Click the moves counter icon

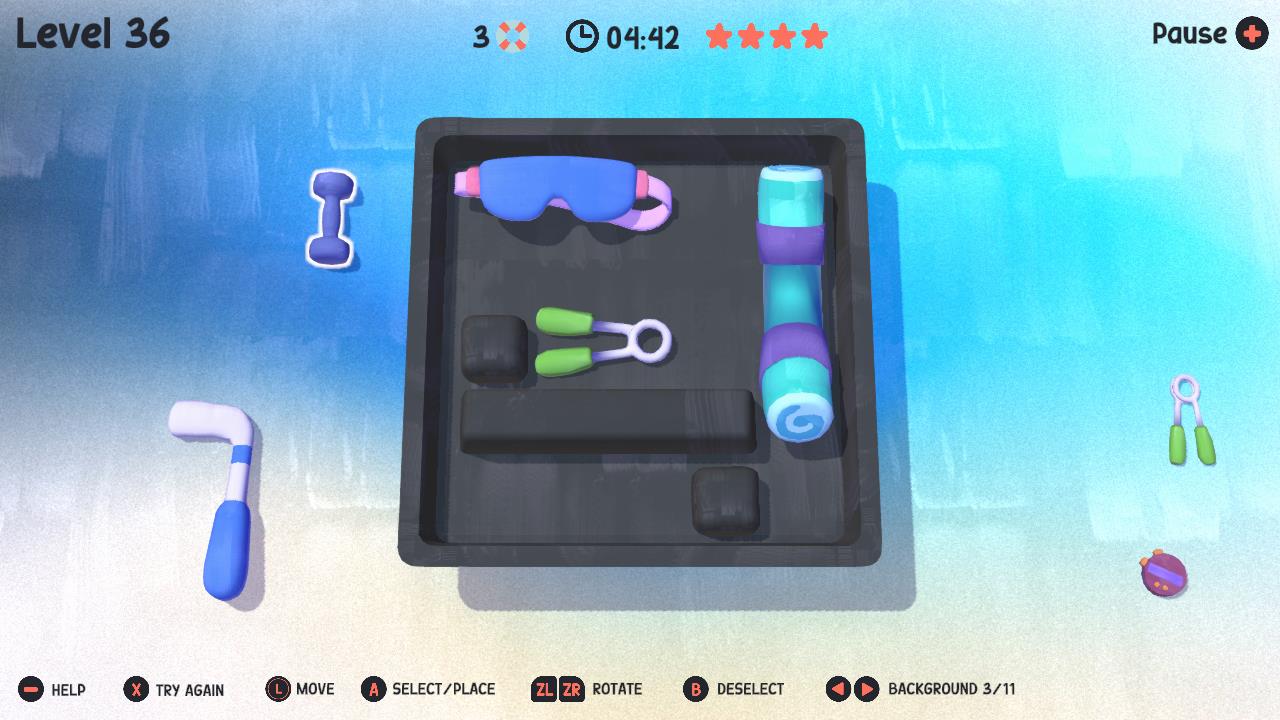[510, 37]
